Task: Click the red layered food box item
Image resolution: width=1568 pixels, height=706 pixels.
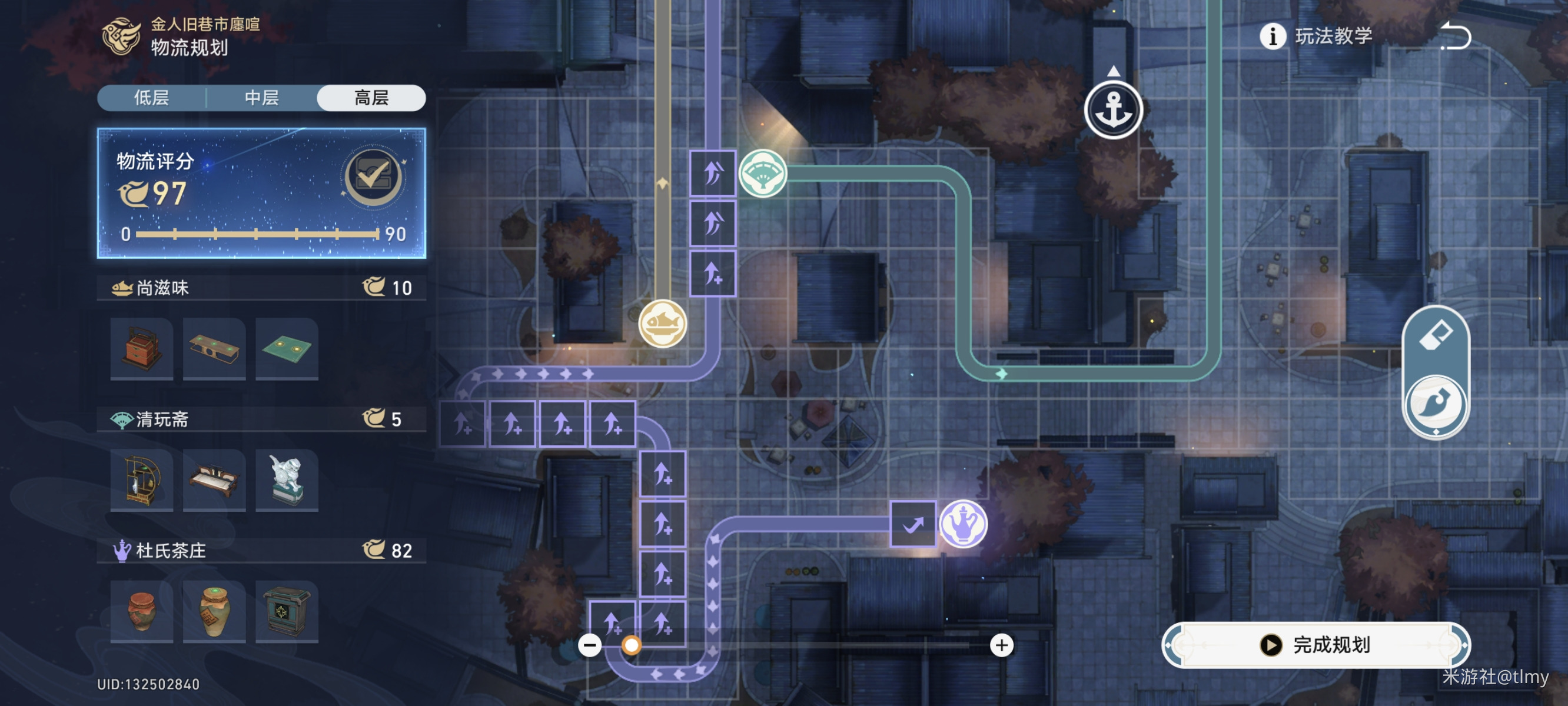Action: tap(142, 349)
